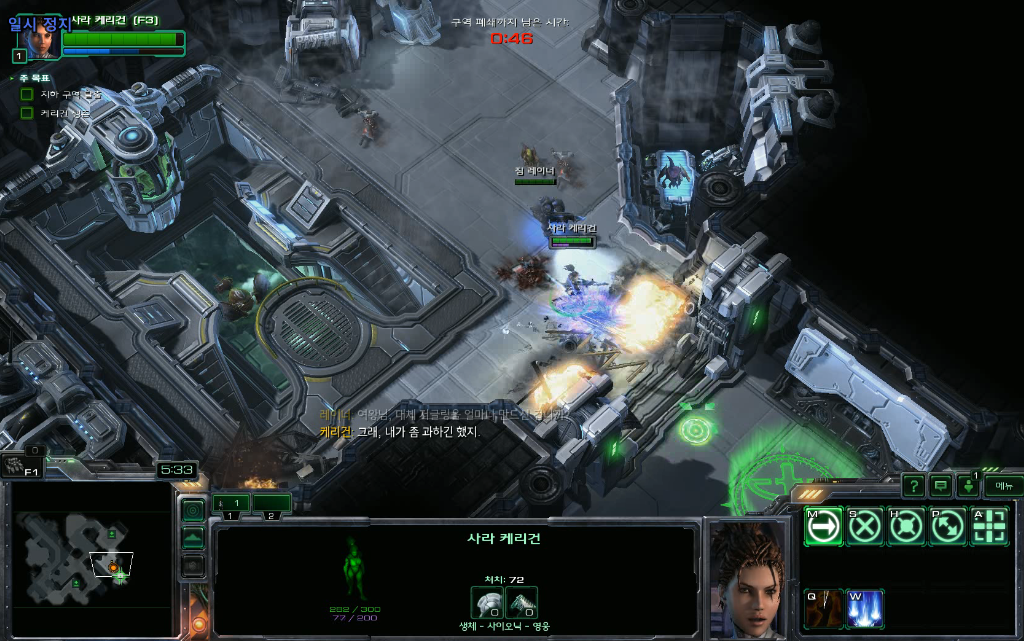1024x641 pixels.
Task: Activate the blue W psionic ability
Action: pyautogui.click(x=865, y=609)
